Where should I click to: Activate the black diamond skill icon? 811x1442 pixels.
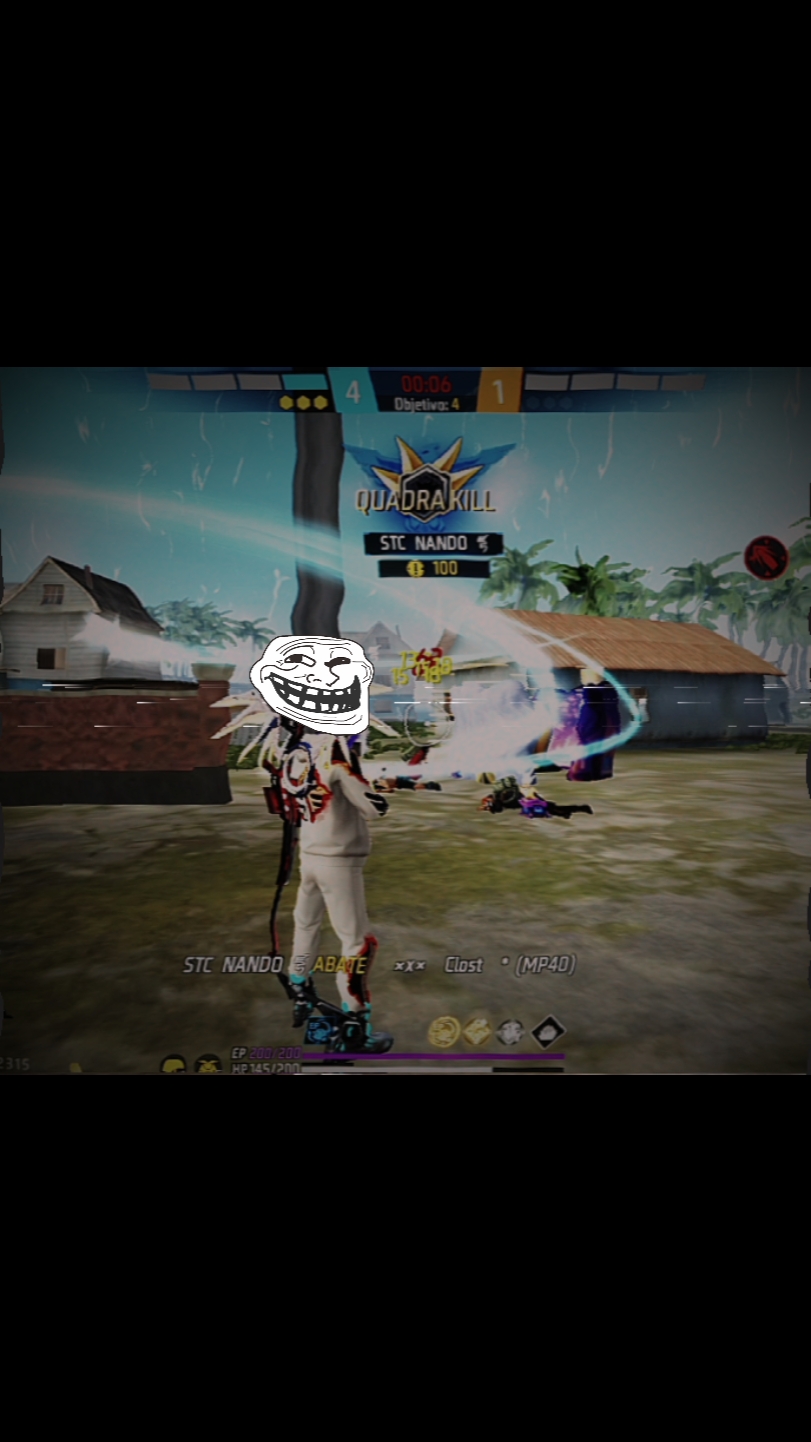[x=547, y=1031]
